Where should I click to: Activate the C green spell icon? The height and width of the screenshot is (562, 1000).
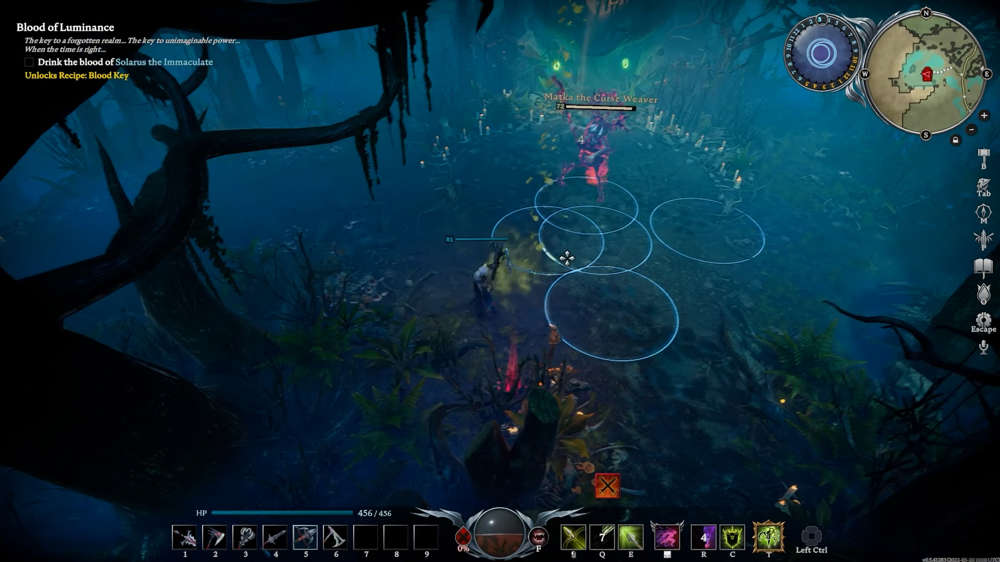(732, 537)
